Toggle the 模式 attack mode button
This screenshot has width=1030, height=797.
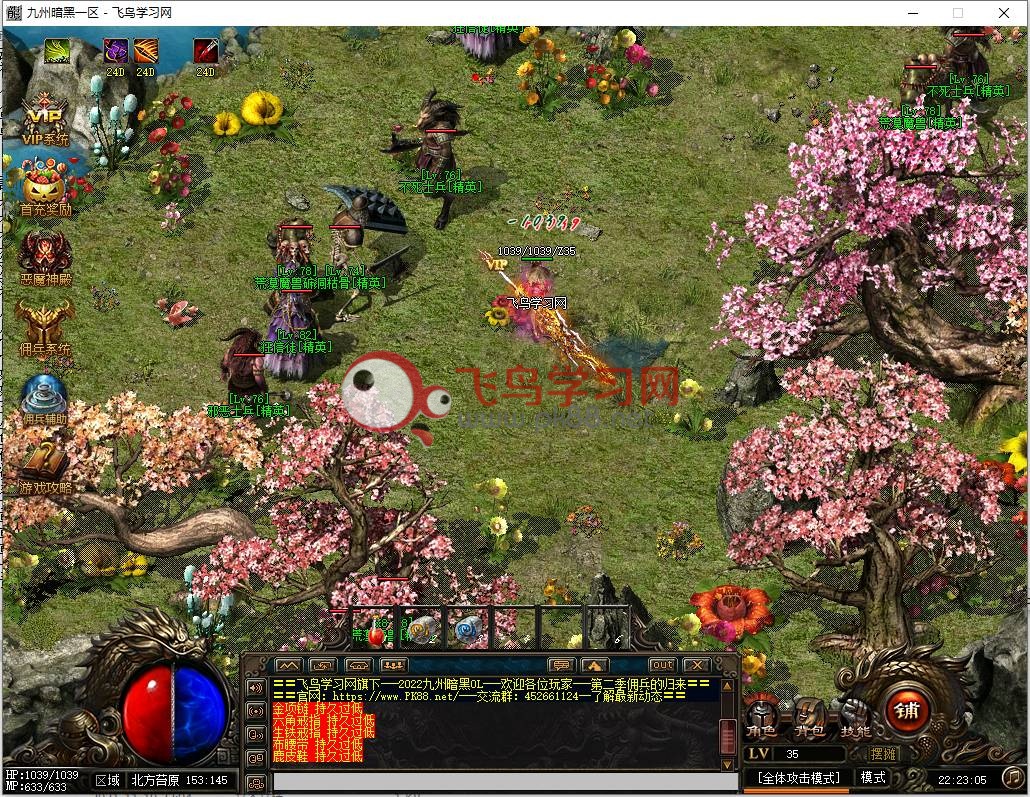coord(873,777)
